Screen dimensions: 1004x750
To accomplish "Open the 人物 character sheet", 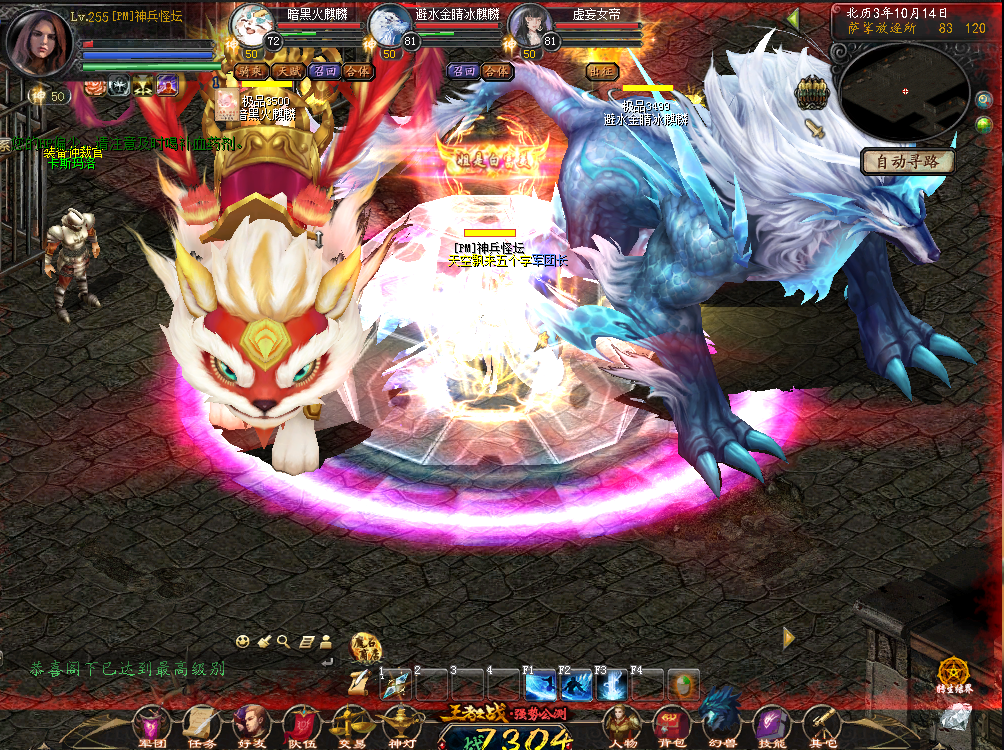I will pos(621,723).
